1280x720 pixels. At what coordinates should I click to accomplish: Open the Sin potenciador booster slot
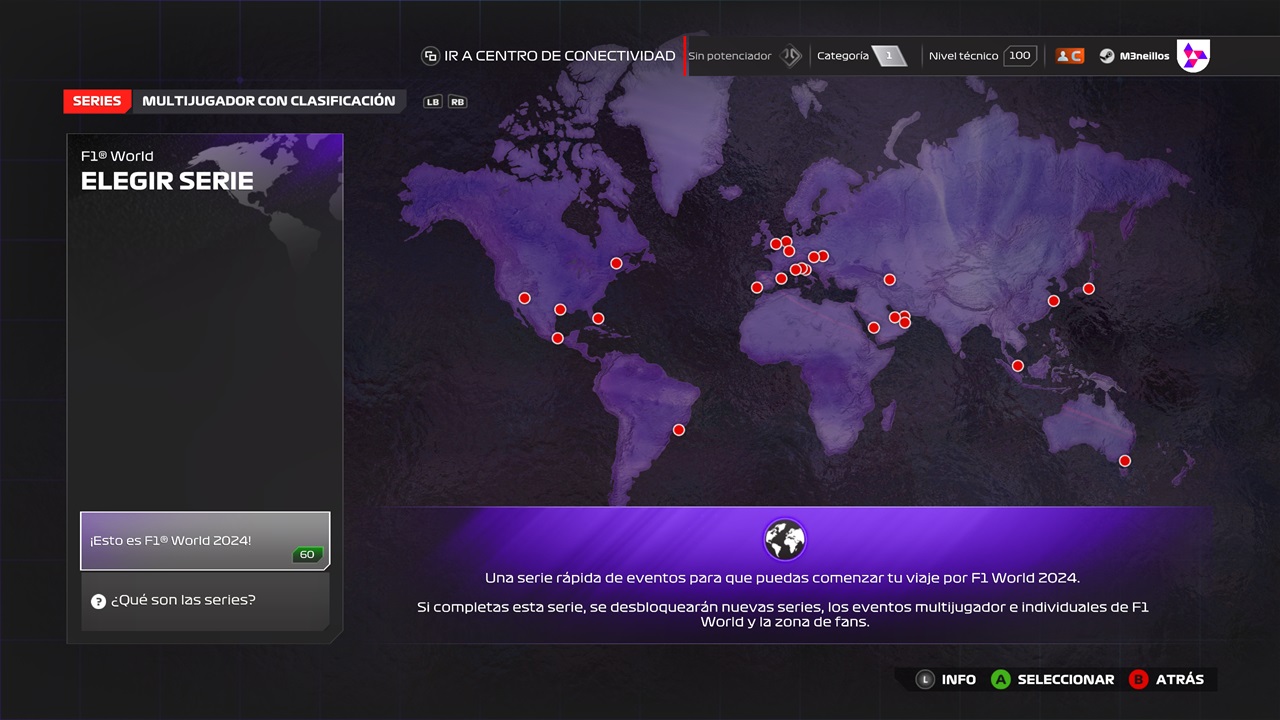[x=744, y=56]
